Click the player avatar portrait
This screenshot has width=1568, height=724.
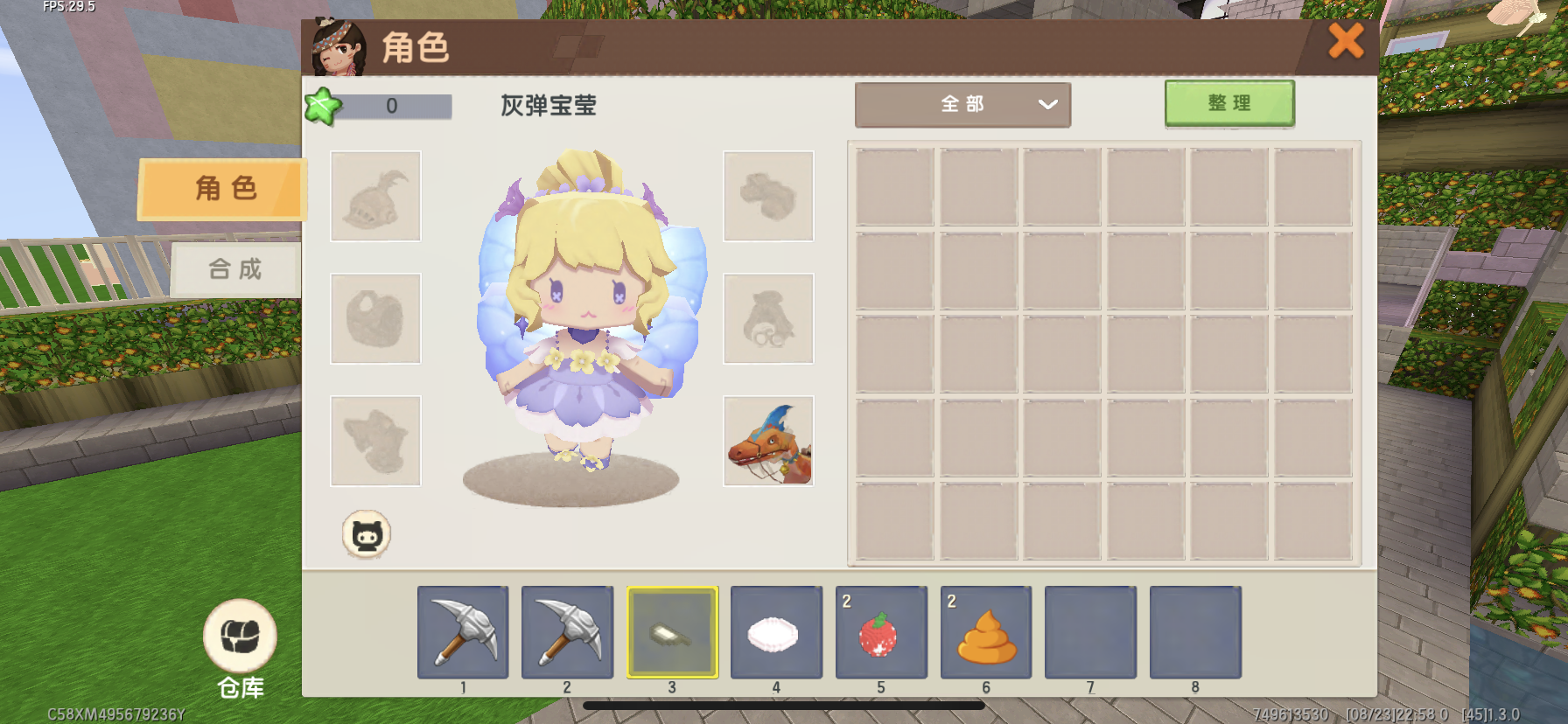(339, 48)
